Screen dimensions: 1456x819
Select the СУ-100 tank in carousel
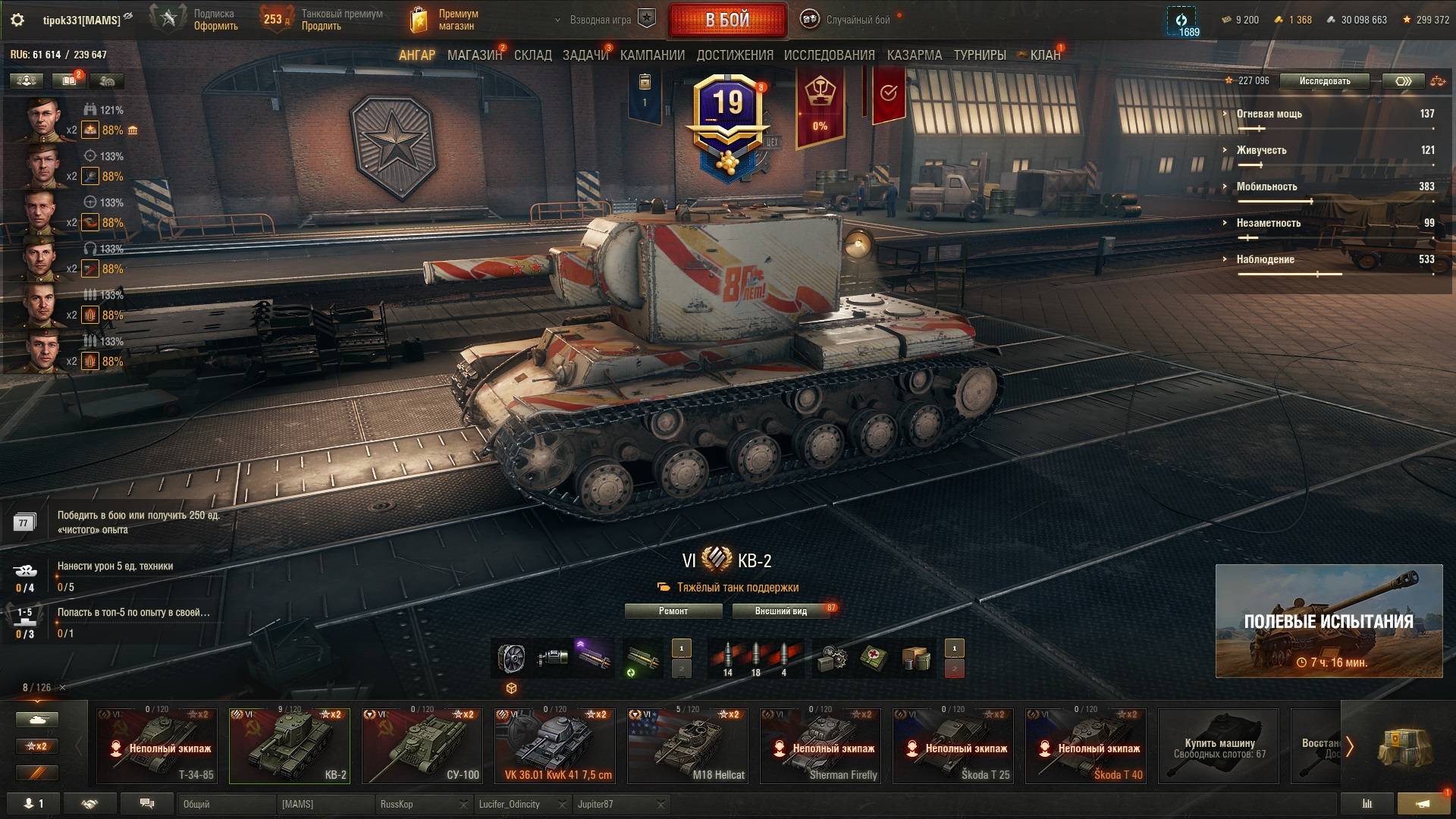[422, 746]
